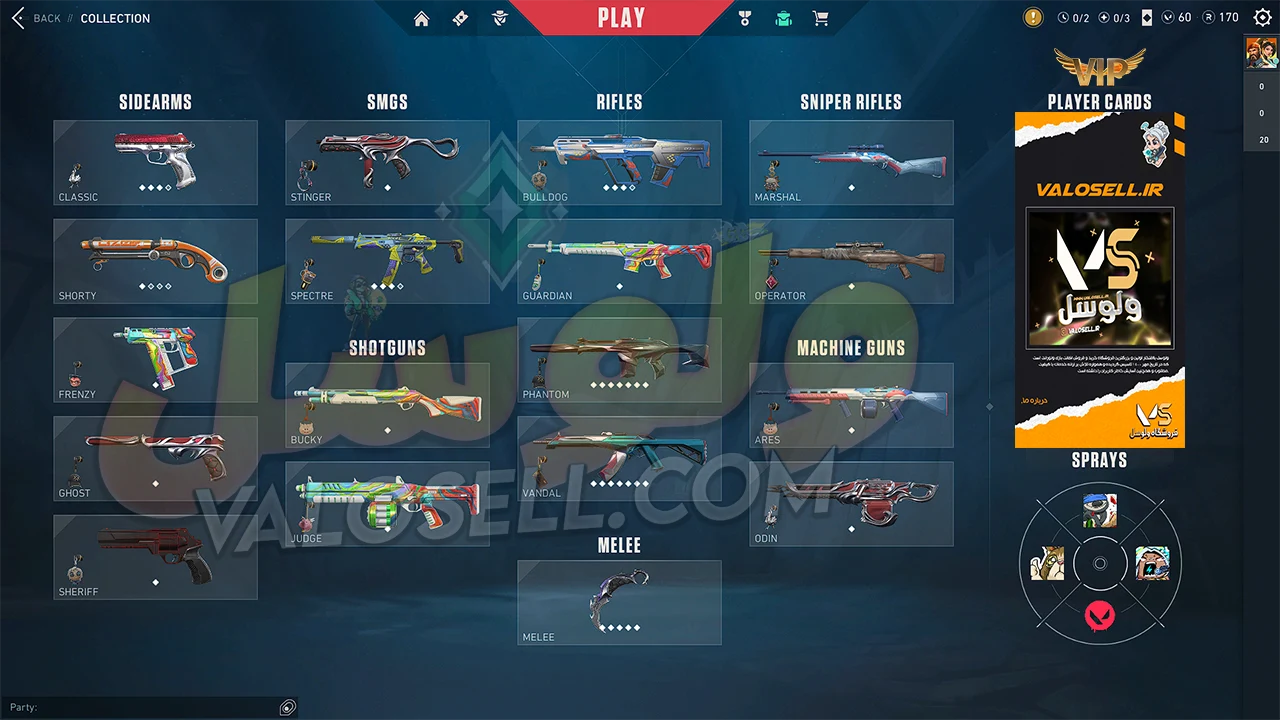
Task: Click the big PLAY button
Action: (x=621, y=18)
